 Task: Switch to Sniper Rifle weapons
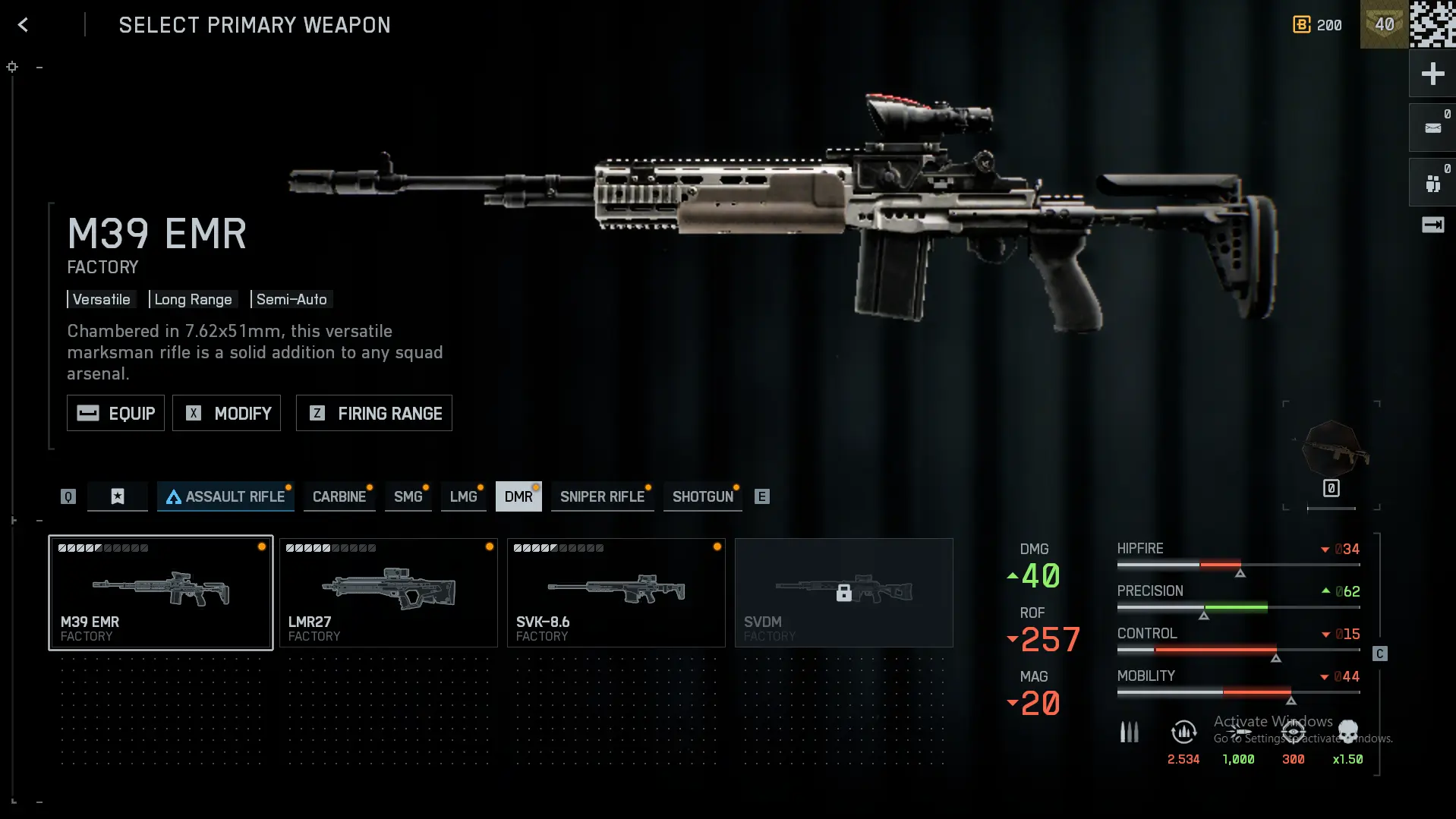click(602, 496)
